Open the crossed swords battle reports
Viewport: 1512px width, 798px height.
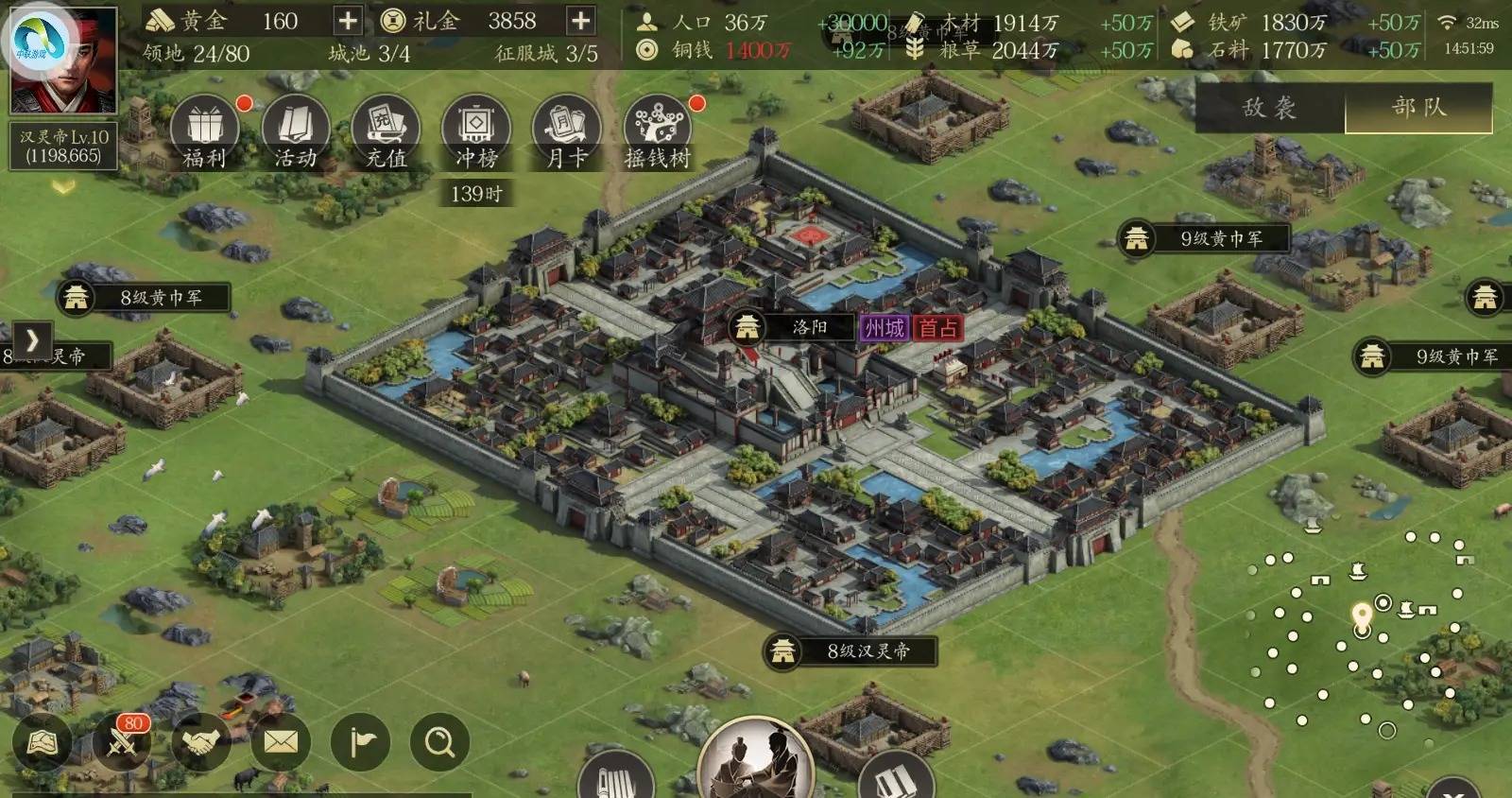coord(123,743)
